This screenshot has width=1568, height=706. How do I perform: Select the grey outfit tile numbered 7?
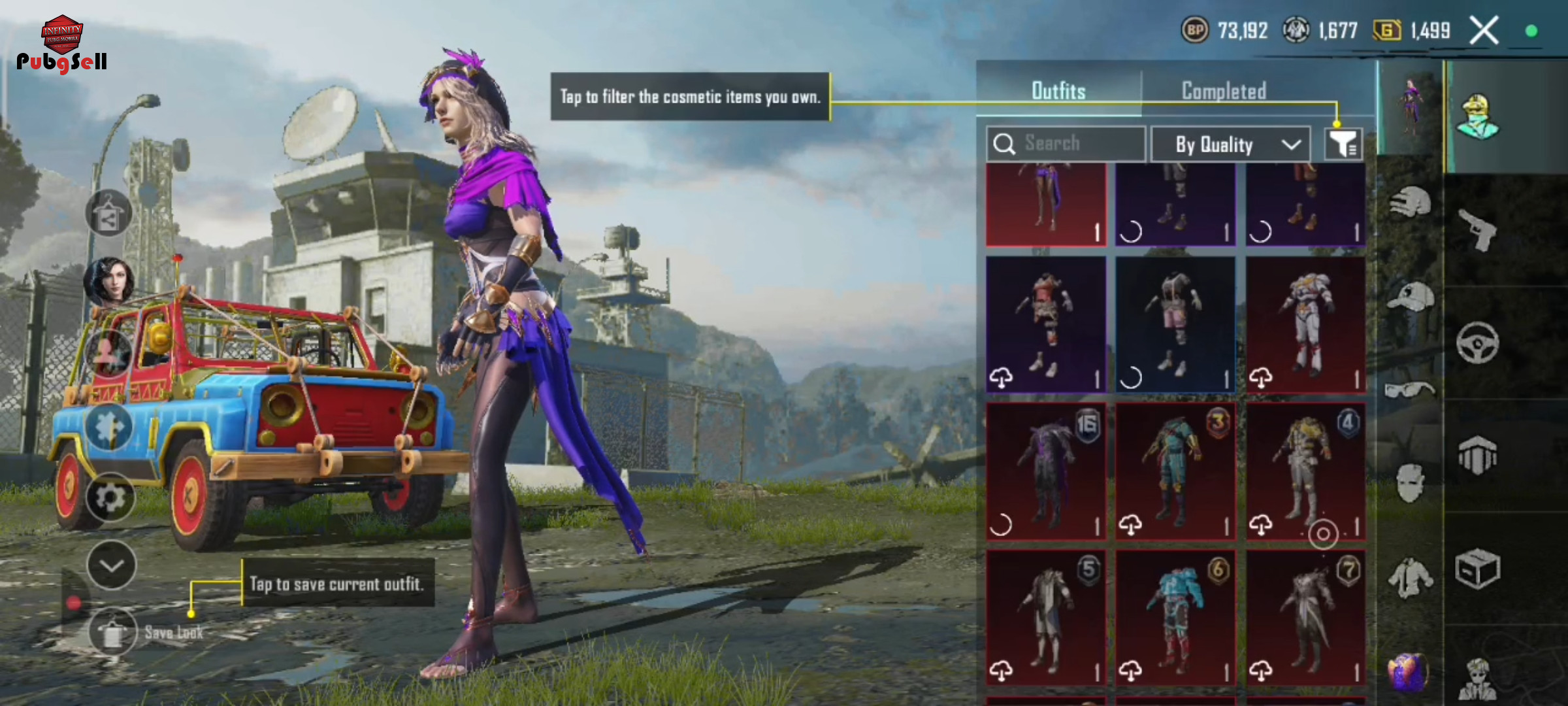[x=1305, y=618]
